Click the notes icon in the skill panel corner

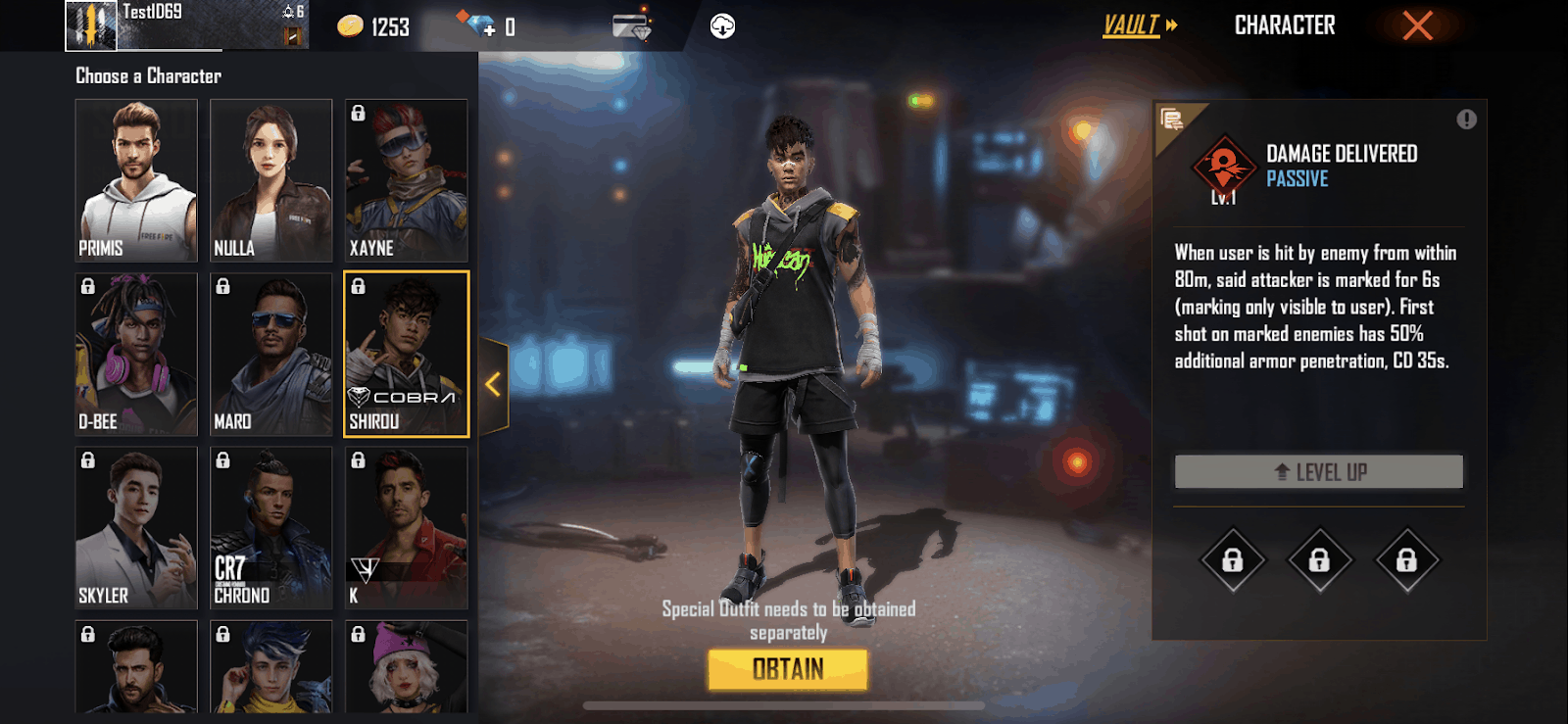[1170, 118]
